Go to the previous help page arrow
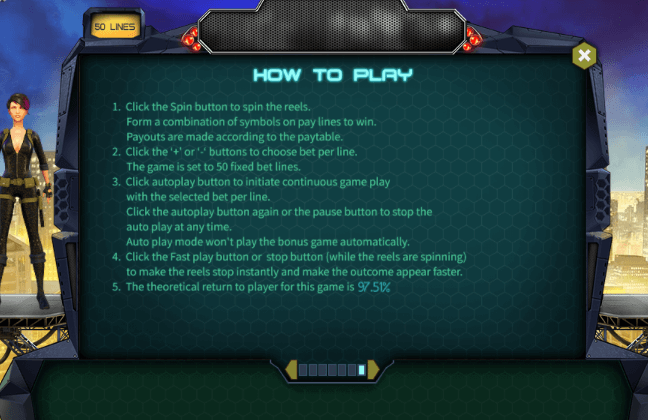 coord(291,370)
